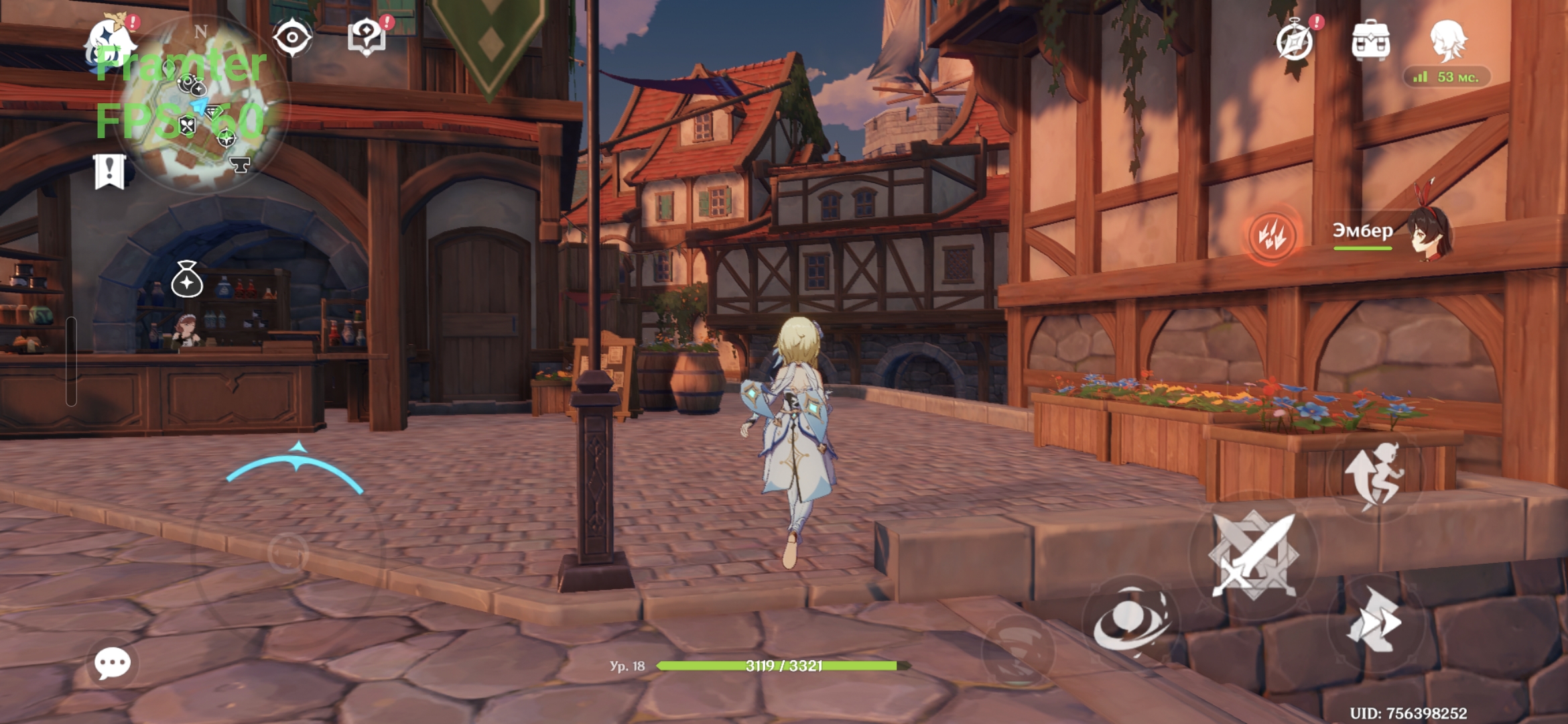
Task: Tap the sprint dash button
Action: (x=1374, y=622)
